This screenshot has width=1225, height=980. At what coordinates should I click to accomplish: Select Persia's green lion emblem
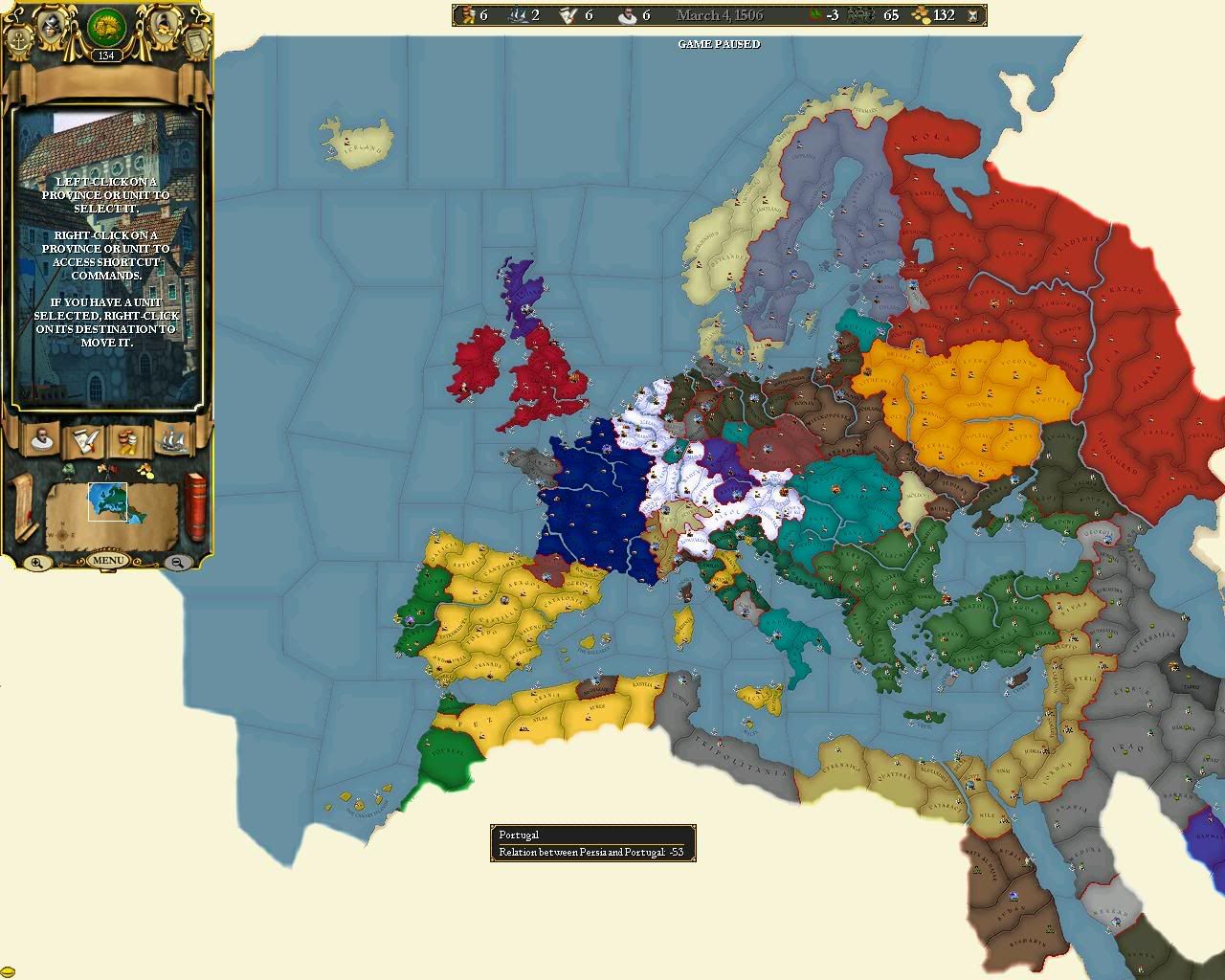tap(106, 28)
